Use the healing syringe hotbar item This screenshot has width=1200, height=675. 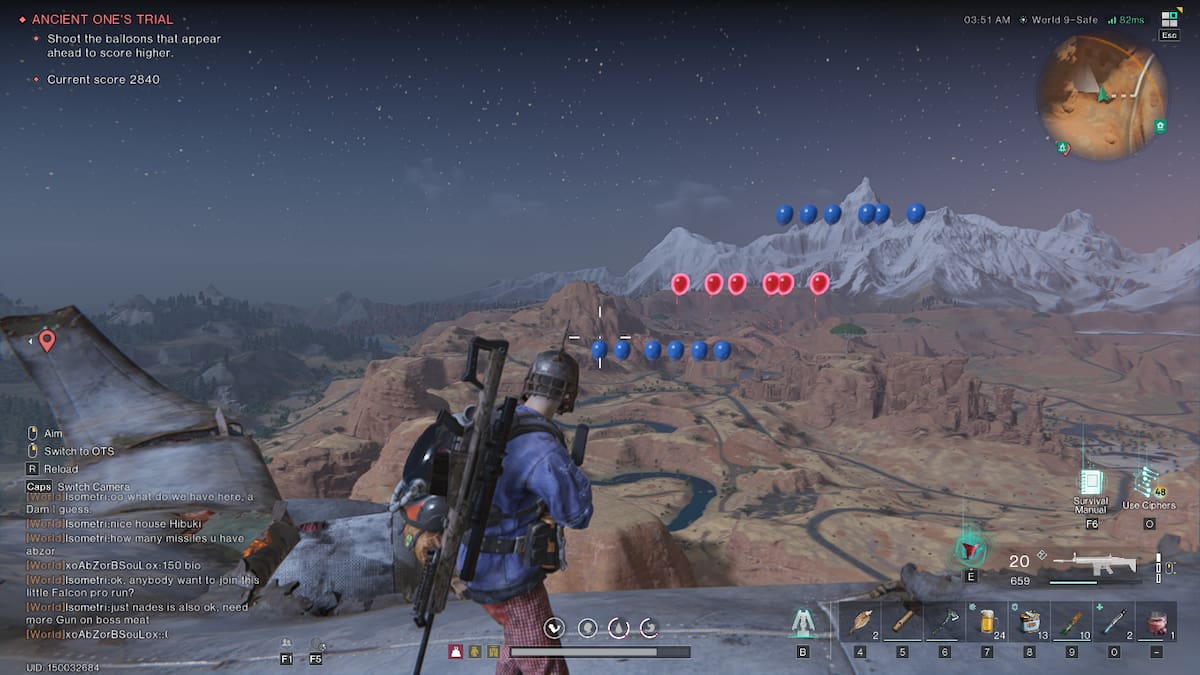coord(1113,622)
